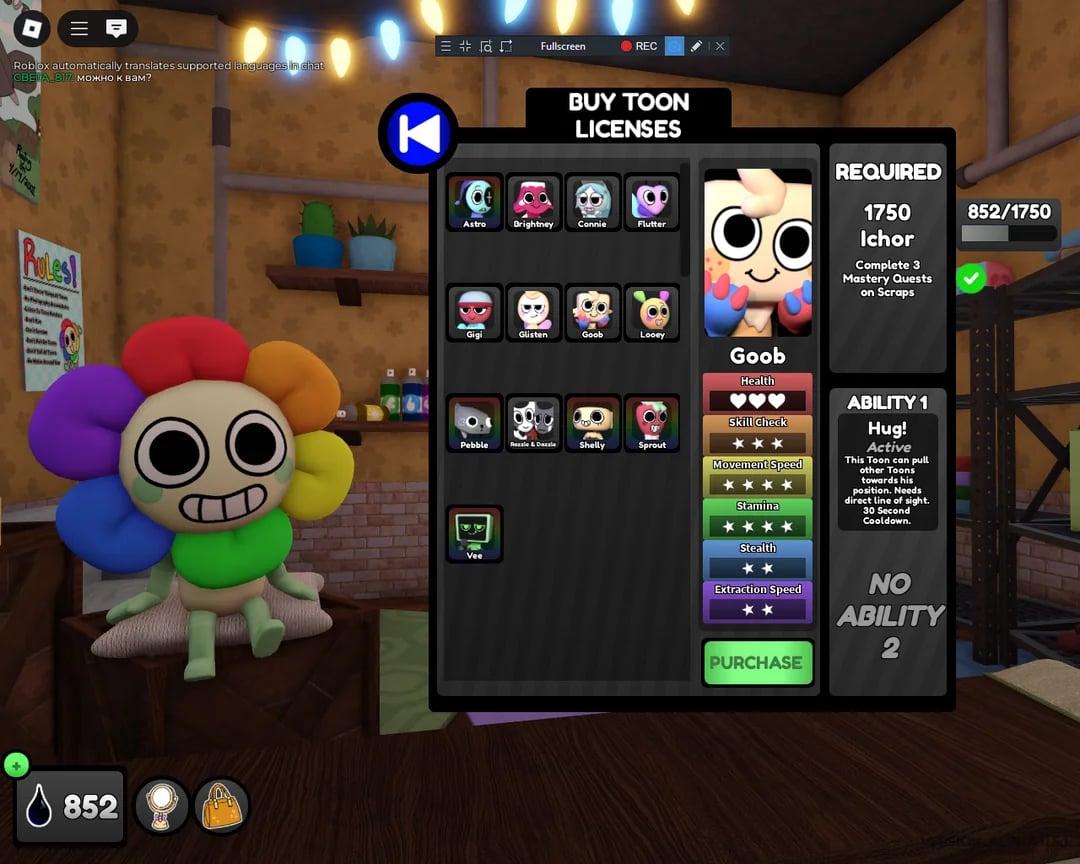Select the Glisten toon tile
The height and width of the screenshot is (864, 1080).
coord(533,313)
